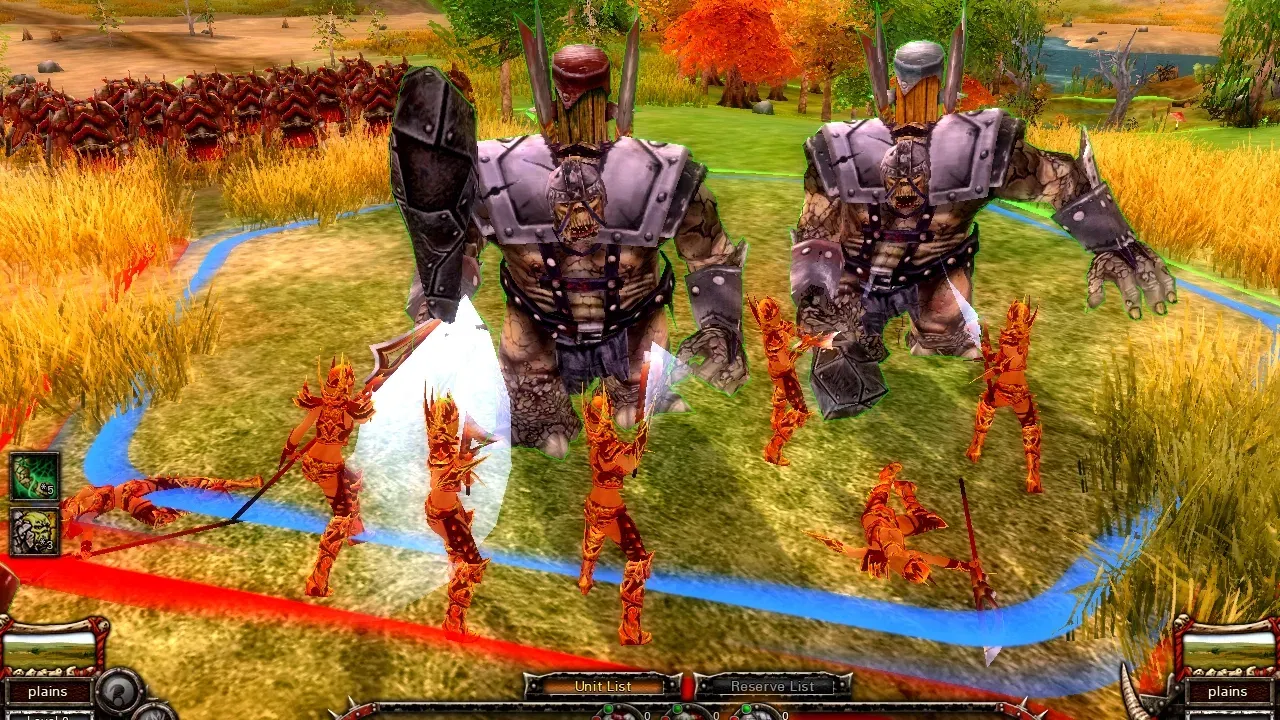Image resolution: width=1280 pixels, height=720 pixels.
Task: Toggle the green status light on the first unit
Action: pyautogui.click(x=609, y=709)
